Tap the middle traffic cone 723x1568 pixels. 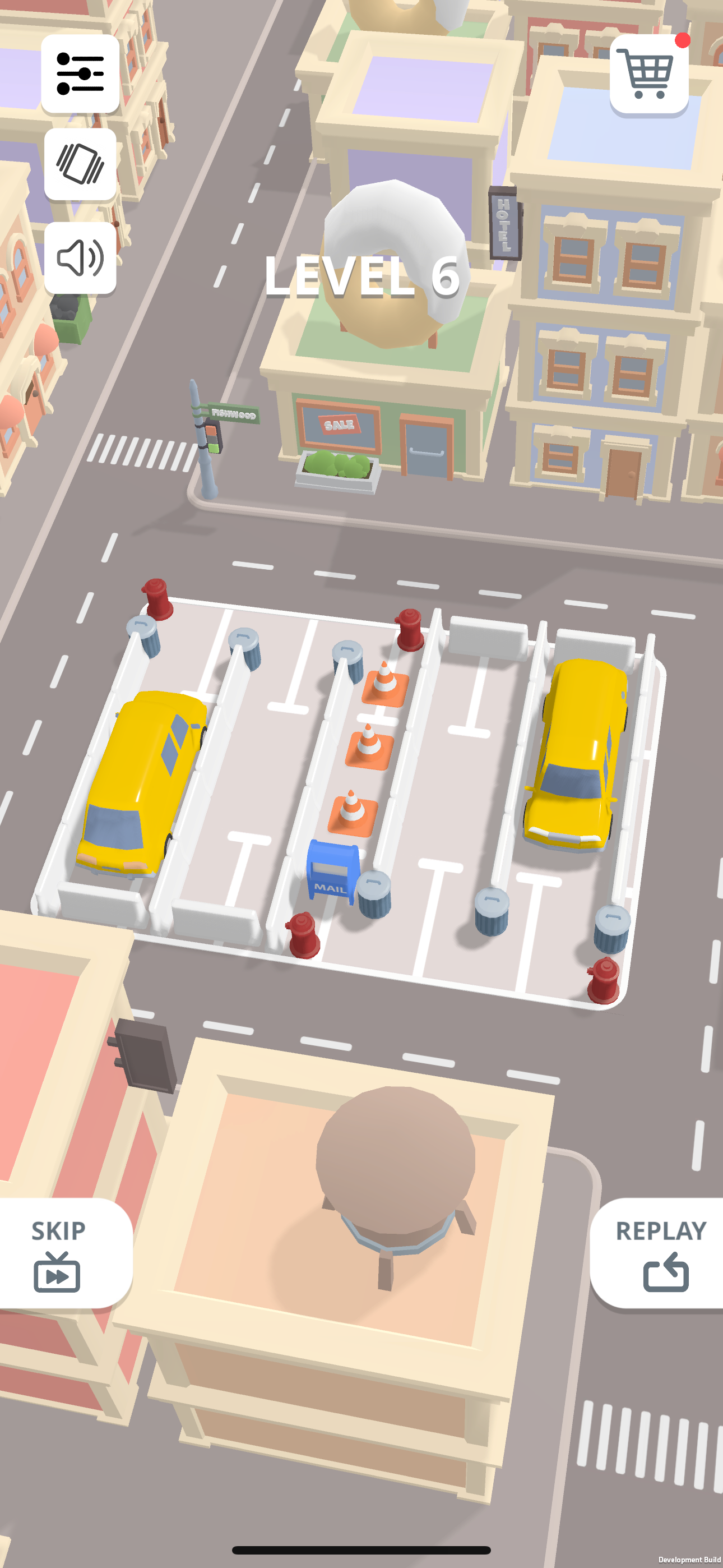pyautogui.click(x=370, y=746)
